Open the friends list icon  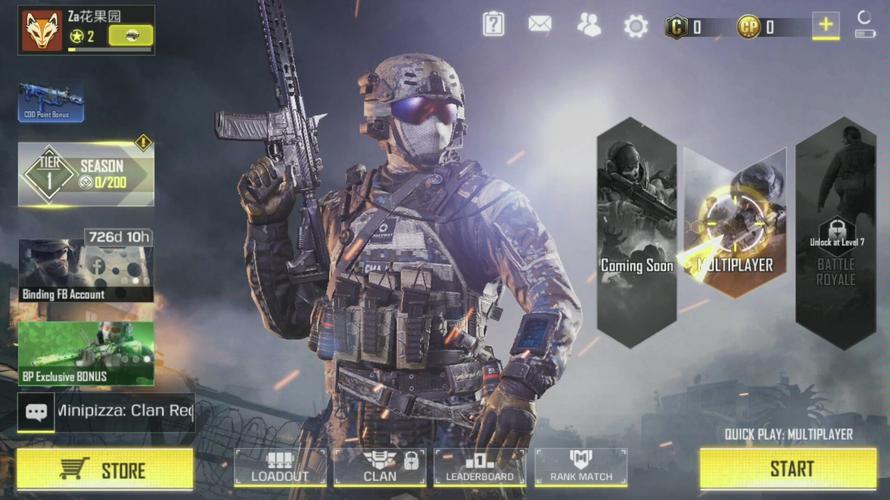click(589, 25)
